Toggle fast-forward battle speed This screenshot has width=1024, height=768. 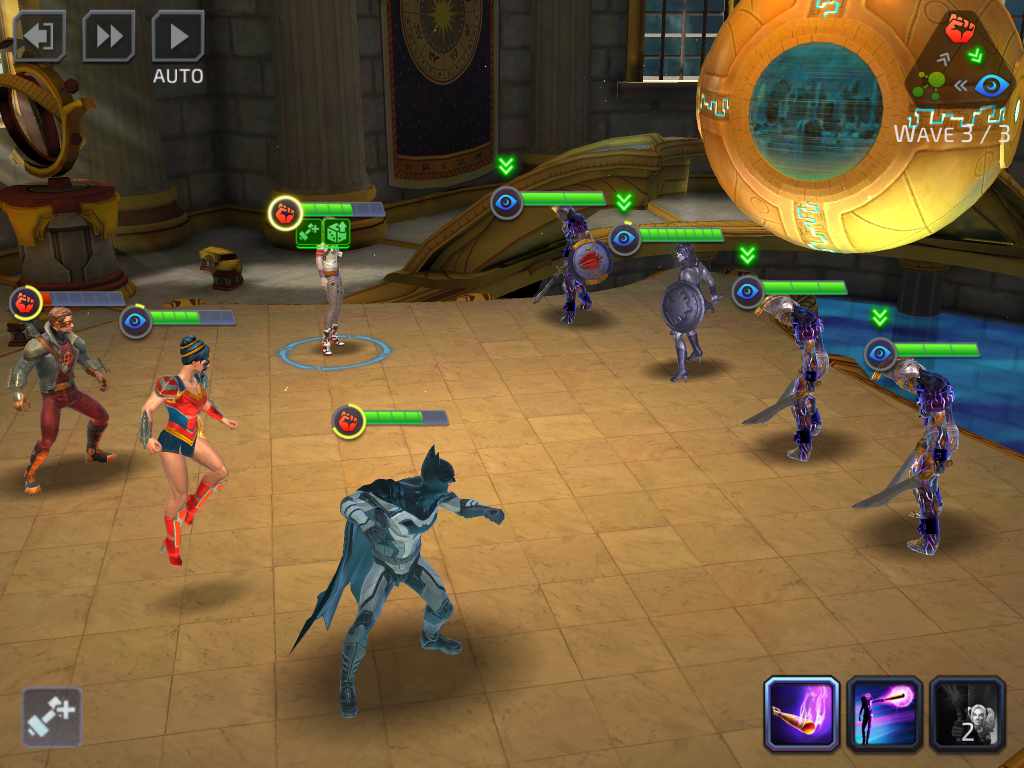(108, 37)
